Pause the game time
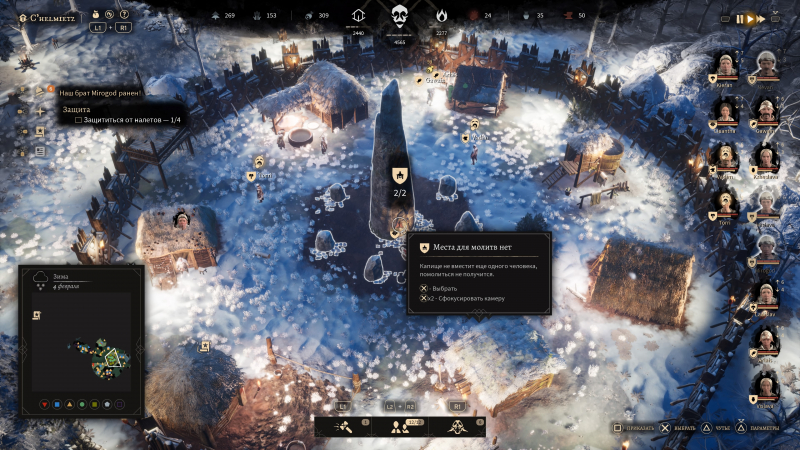The image size is (800, 450). pos(741,18)
